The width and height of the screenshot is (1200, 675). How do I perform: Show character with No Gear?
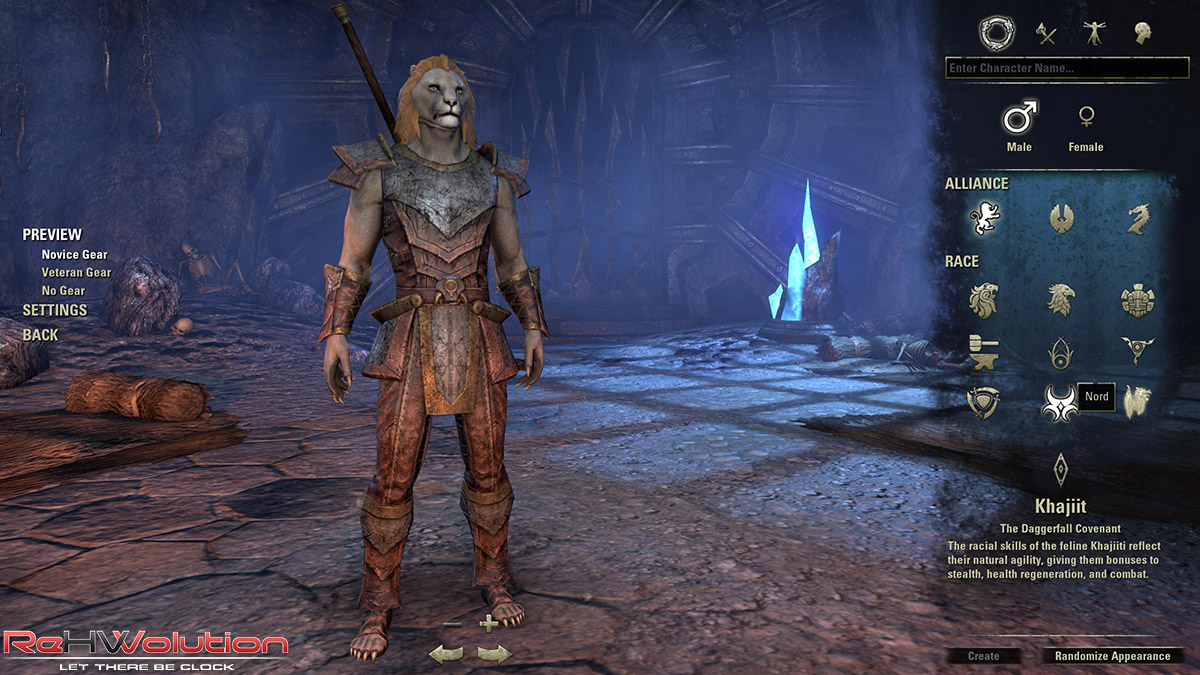click(x=63, y=291)
